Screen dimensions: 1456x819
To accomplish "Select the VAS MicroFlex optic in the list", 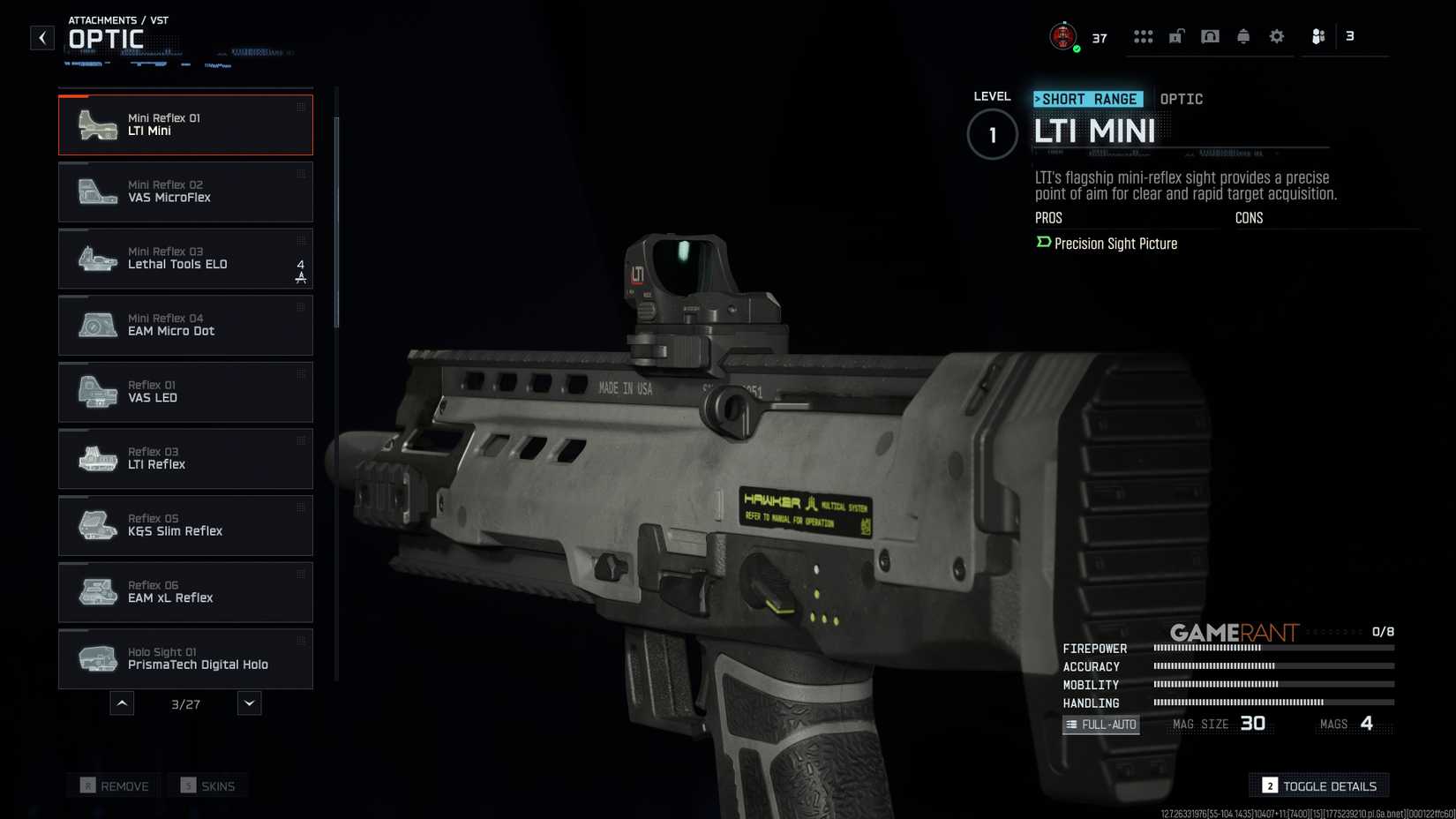I will [185, 192].
